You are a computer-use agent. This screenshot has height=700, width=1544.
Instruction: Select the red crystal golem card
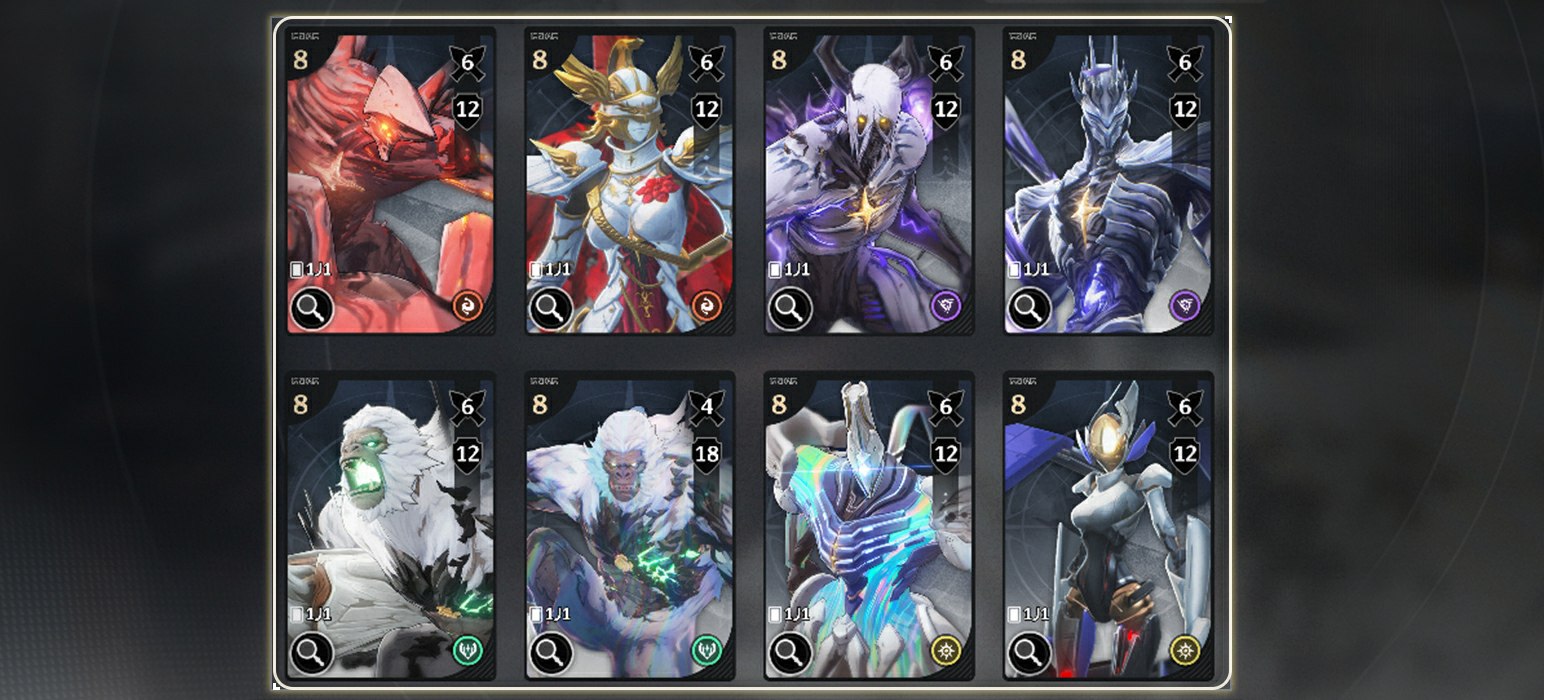click(390, 180)
